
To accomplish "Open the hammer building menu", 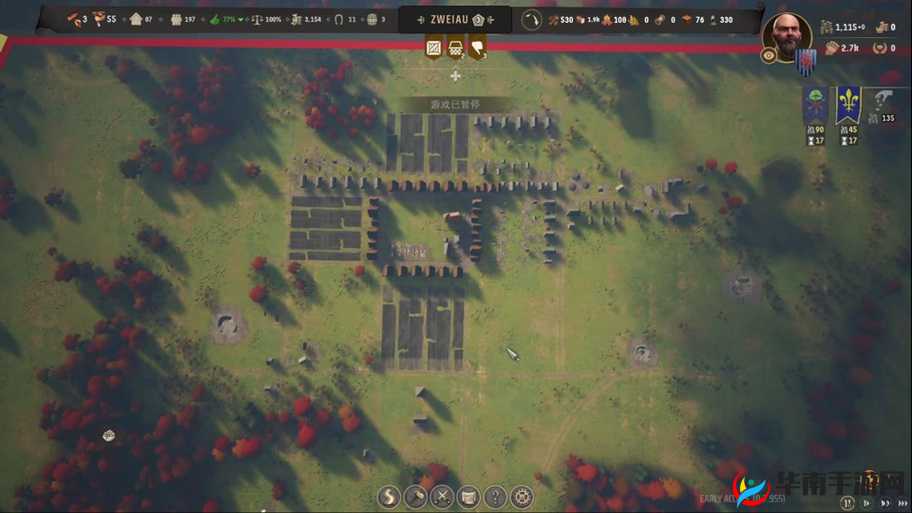I will click(415, 496).
